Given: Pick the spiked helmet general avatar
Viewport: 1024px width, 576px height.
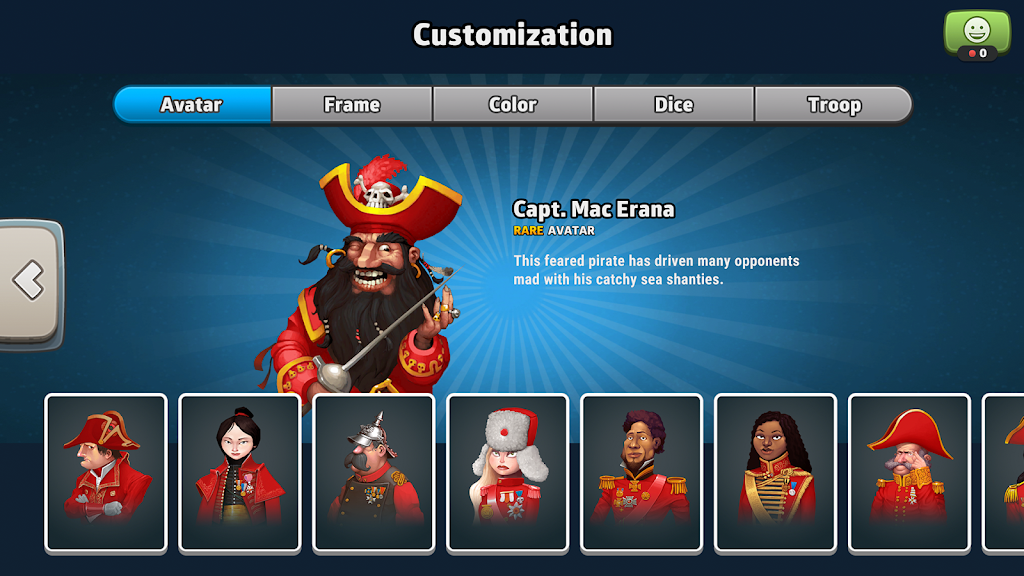Looking at the screenshot, I should (374, 472).
